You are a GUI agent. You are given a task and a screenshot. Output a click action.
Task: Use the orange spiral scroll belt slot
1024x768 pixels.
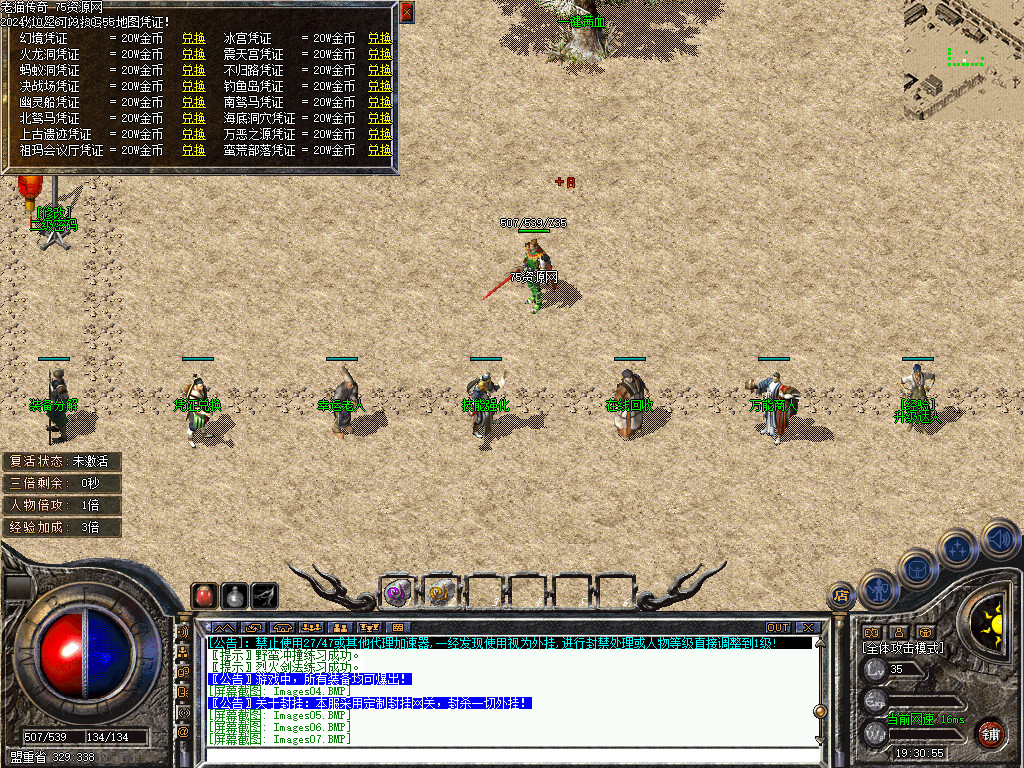pyautogui.click(x=439, y=592)
